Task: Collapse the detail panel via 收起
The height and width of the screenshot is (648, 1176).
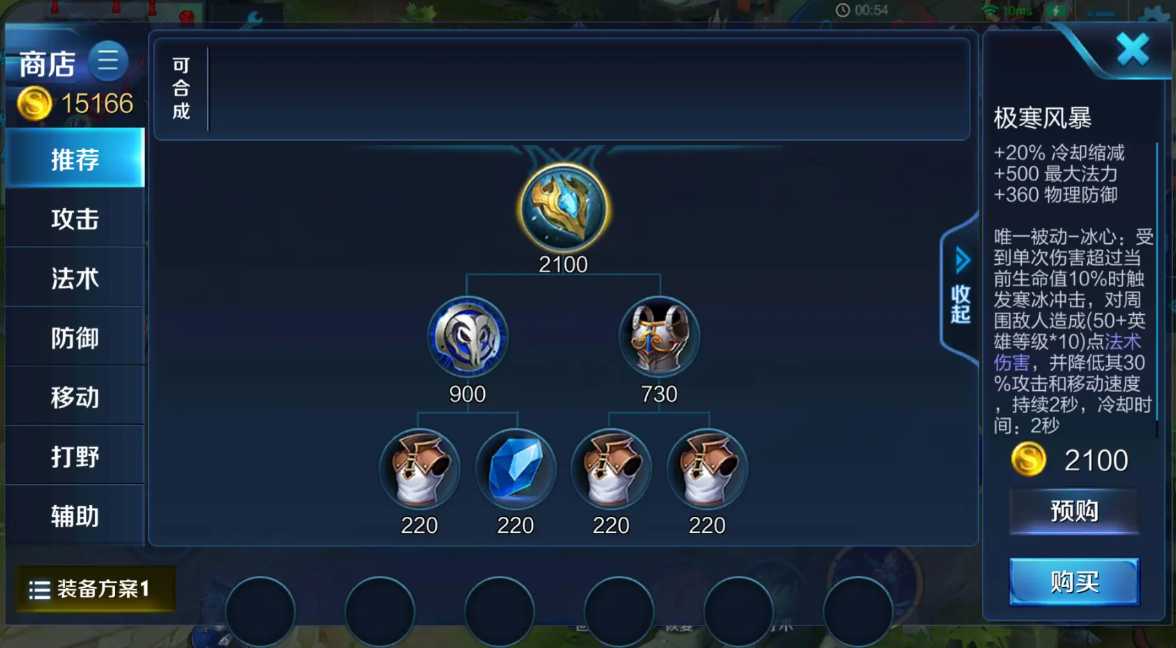Action: pyautogui.click(x=960, y=290)
